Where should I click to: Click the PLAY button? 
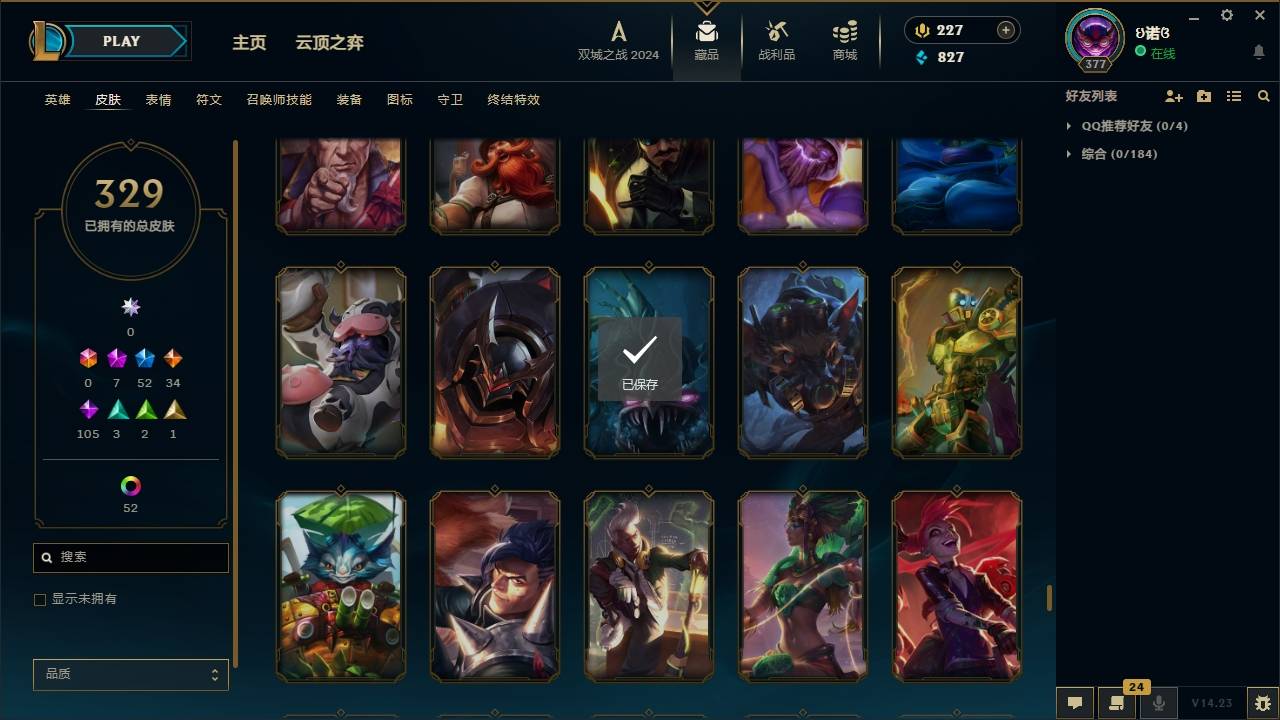click(120, 41)
